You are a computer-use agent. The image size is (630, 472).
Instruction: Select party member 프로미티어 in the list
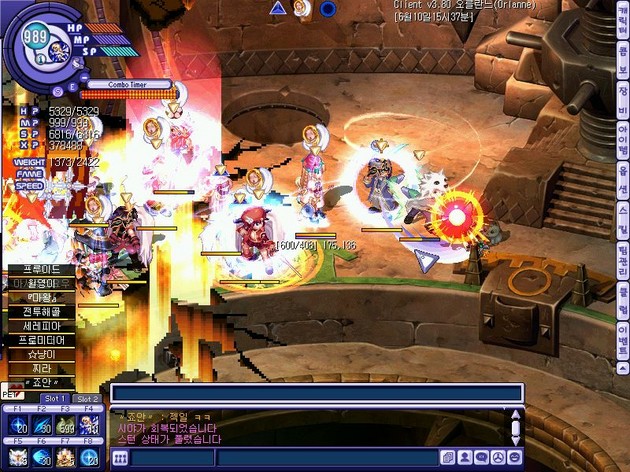pyautogui.click(x=42, y=340)
